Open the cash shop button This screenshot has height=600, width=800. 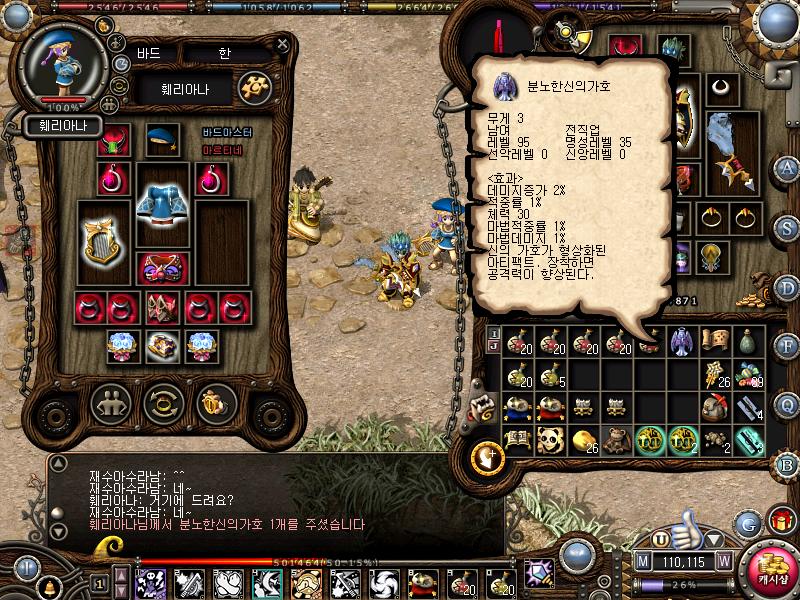pos(770,564)
